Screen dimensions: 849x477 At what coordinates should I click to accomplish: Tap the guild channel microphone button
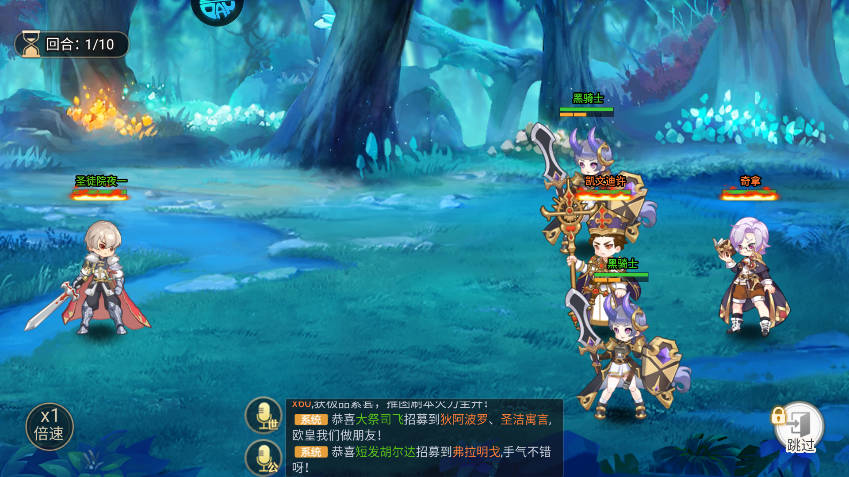pos(264,458)
